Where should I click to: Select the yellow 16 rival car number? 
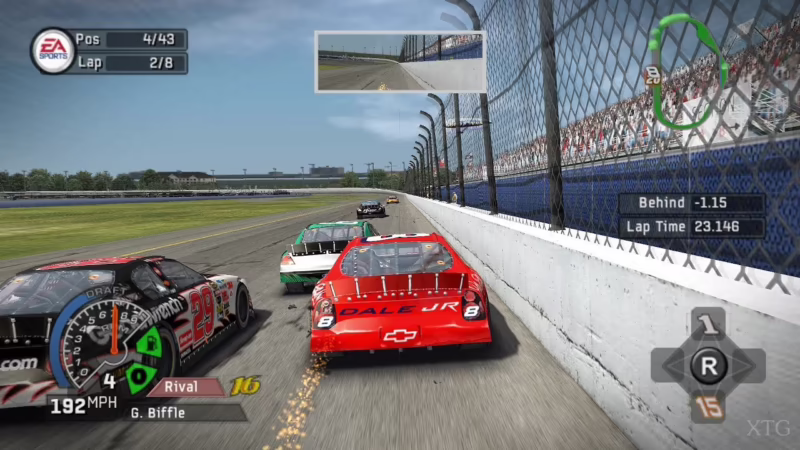click(245, 386)
